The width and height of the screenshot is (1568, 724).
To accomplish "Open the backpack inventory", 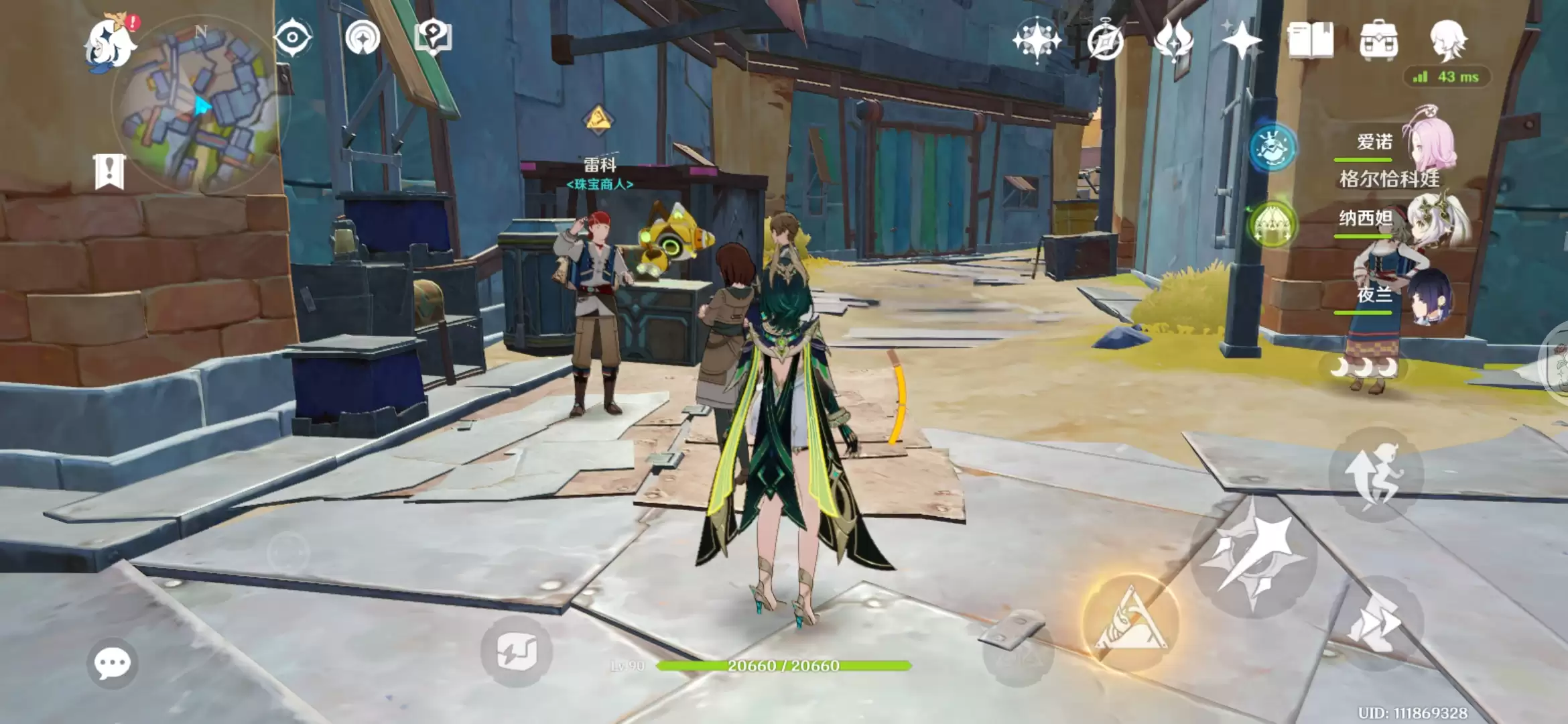I will tap(1379, 40).
